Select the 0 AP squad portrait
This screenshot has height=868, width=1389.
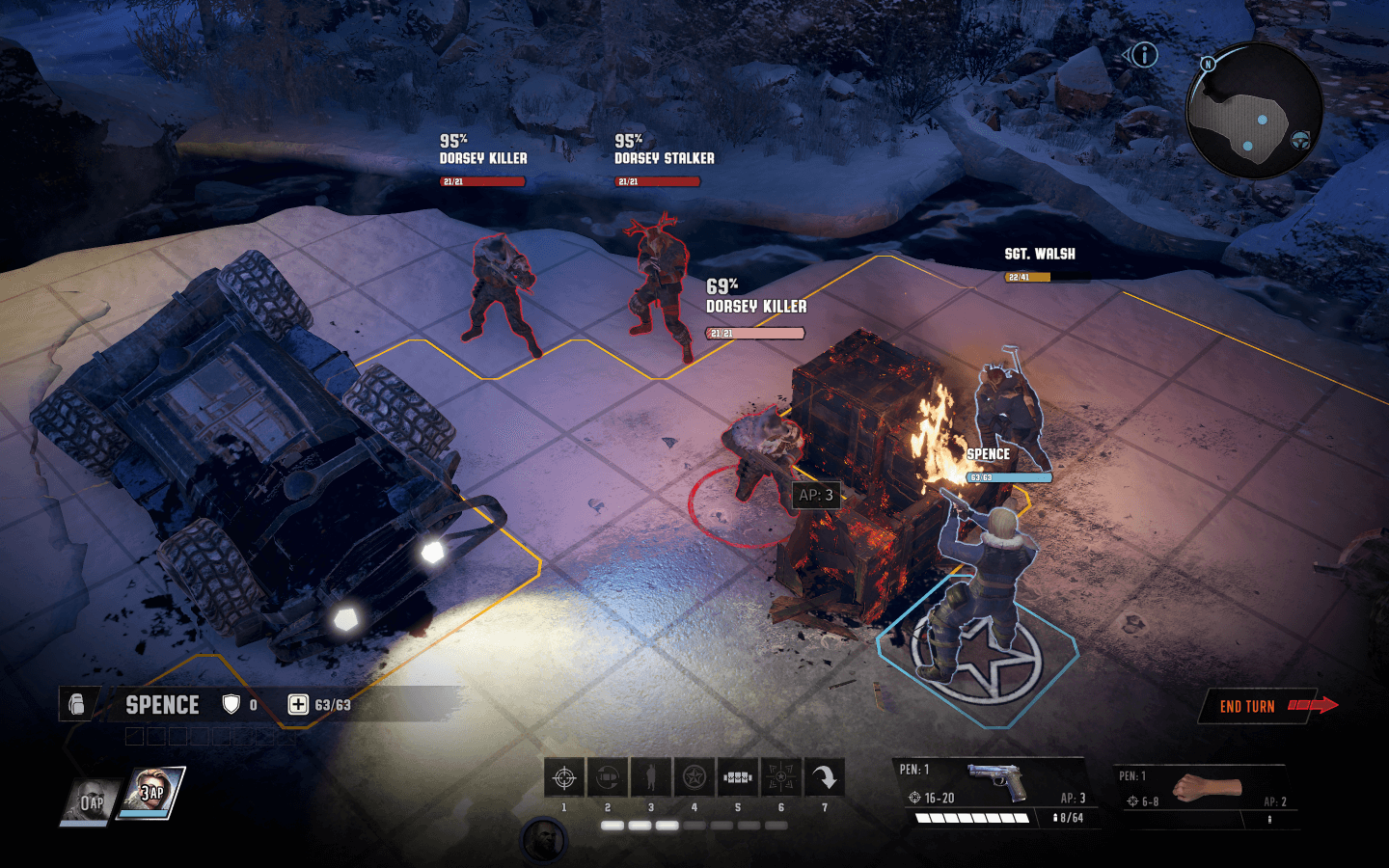(90, 802)
